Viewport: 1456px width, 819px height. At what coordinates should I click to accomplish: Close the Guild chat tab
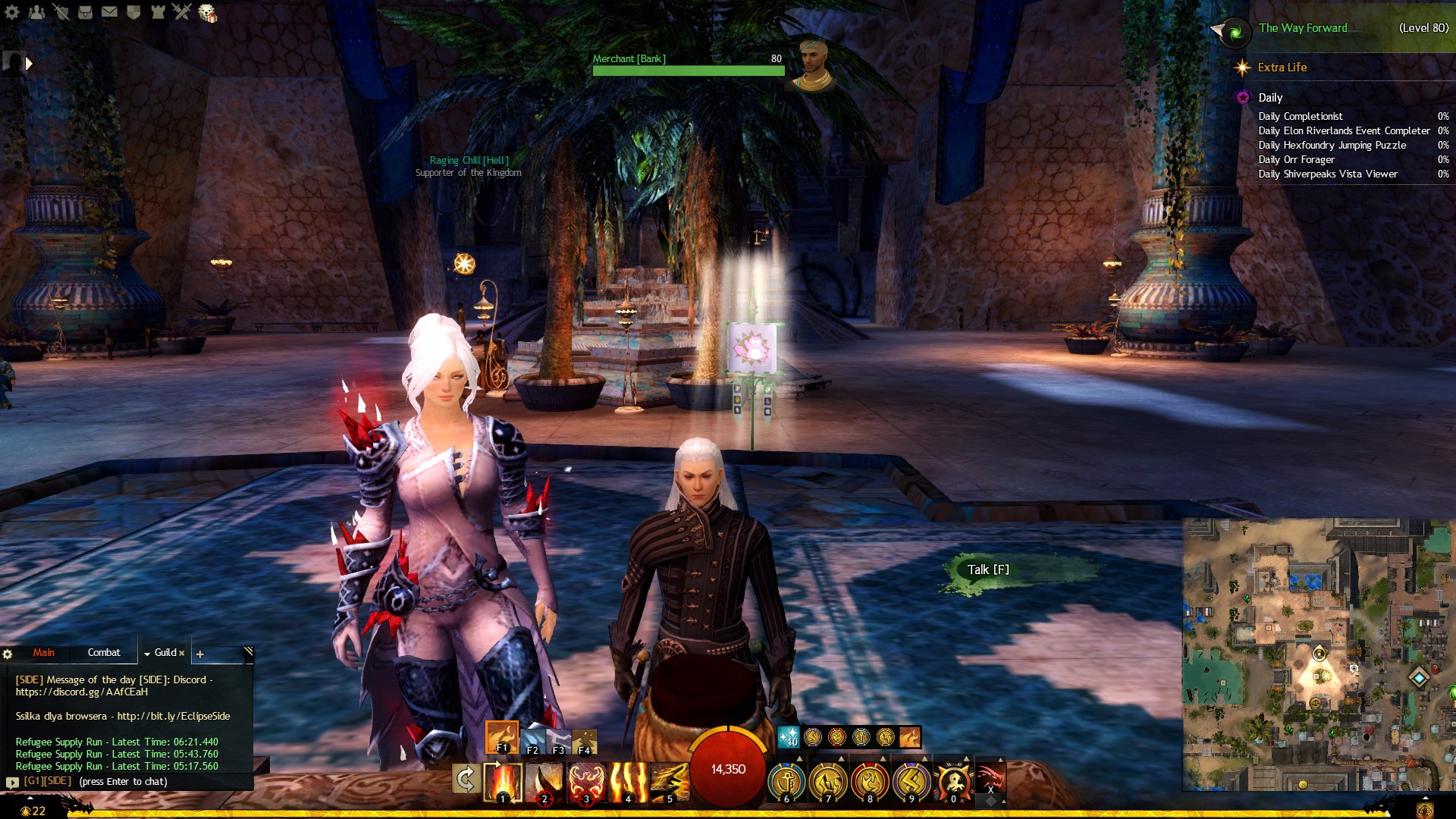point(182,653)
